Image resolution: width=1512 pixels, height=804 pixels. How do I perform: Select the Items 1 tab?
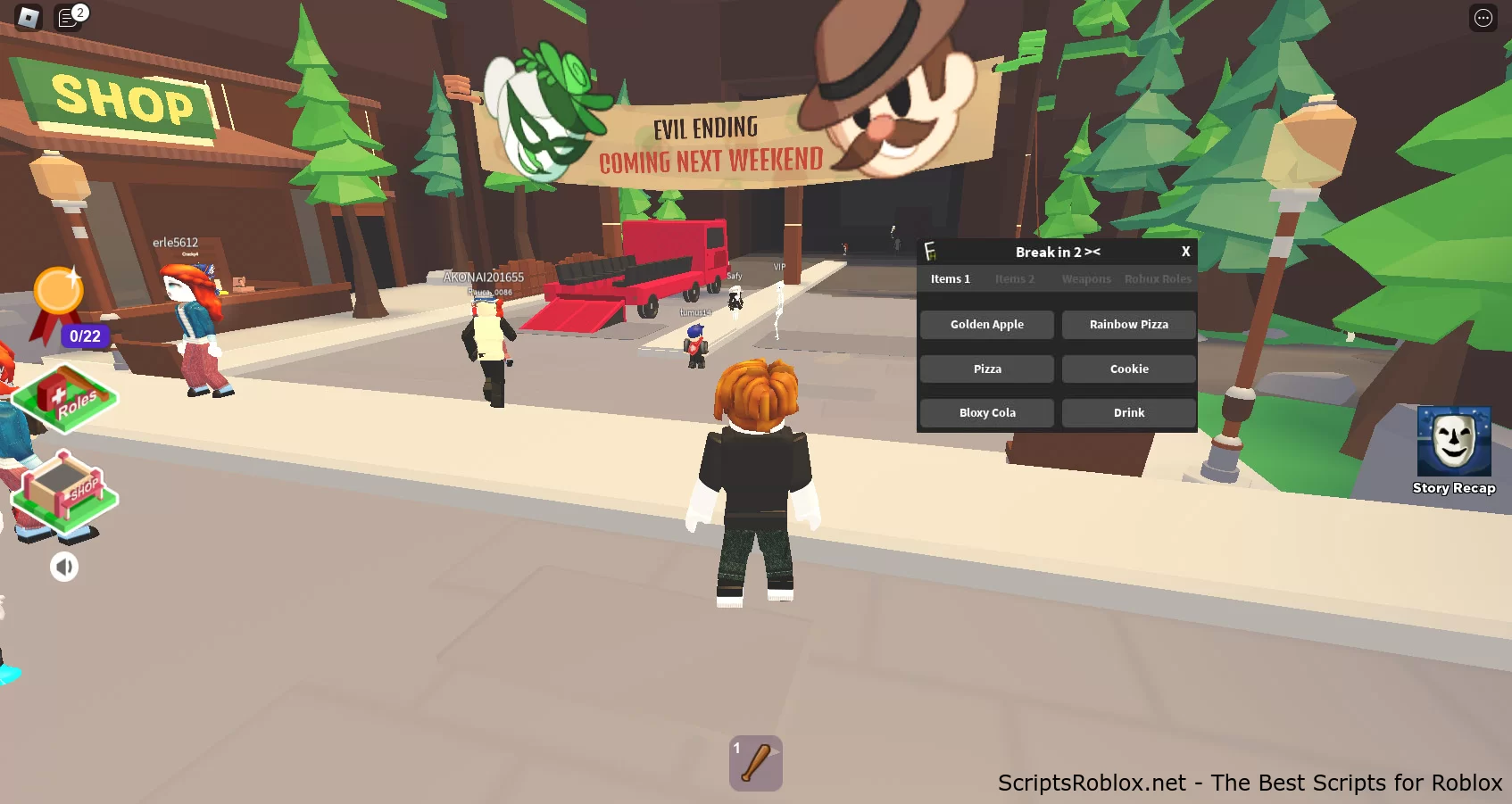pos(950,278)
